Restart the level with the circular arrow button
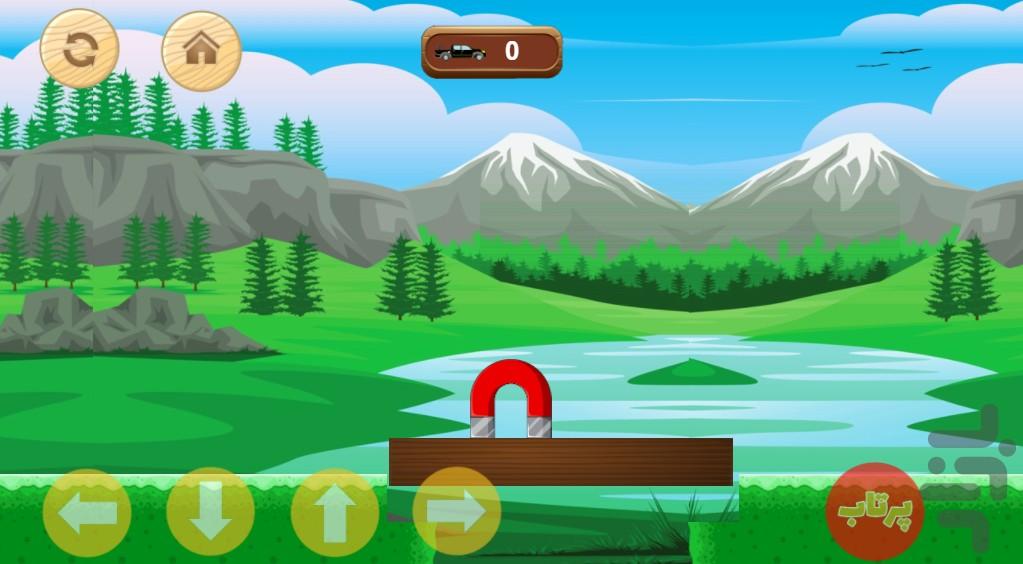 [79, 49]
